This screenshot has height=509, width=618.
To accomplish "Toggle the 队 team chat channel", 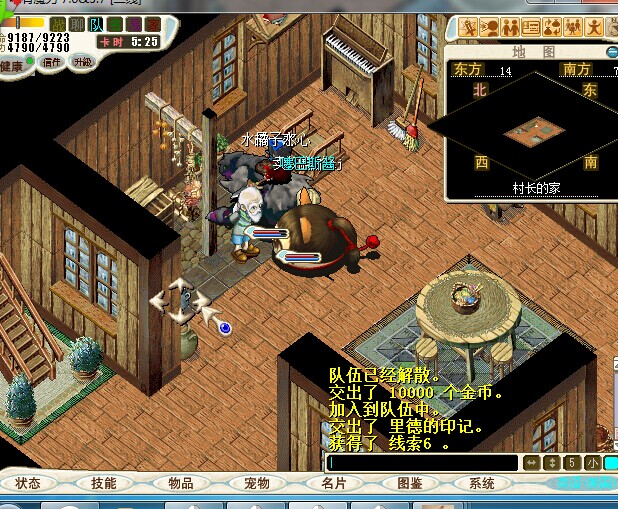I will (x=96, y=24).
